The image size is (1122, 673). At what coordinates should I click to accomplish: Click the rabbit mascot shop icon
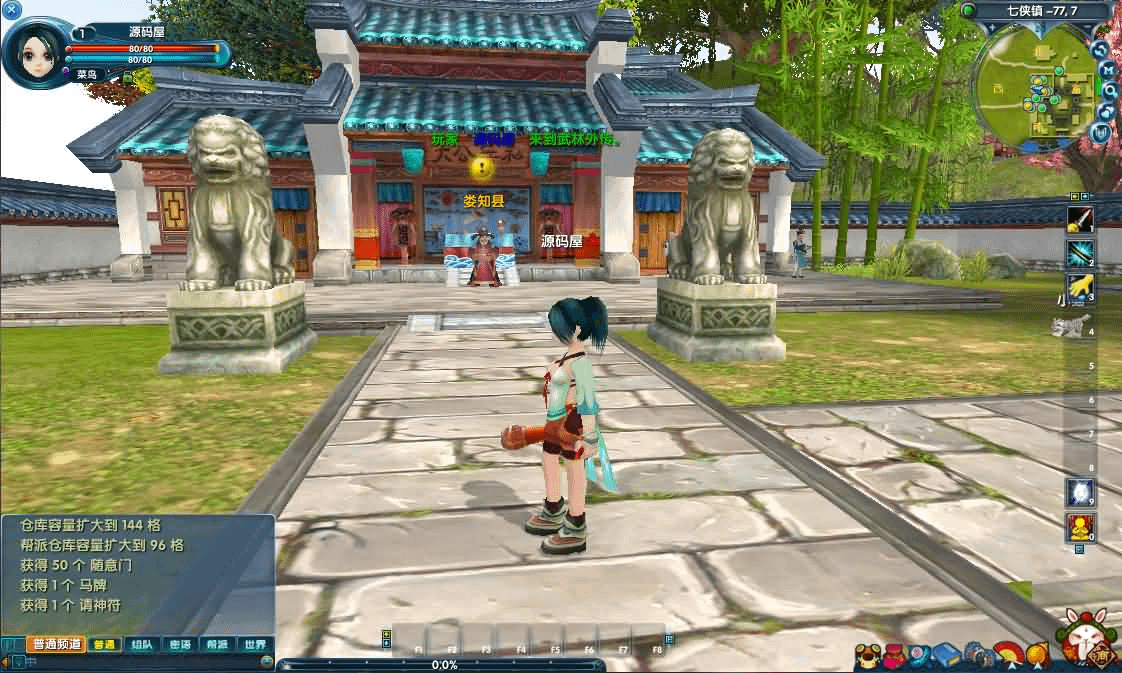(x=1086, y=640)
